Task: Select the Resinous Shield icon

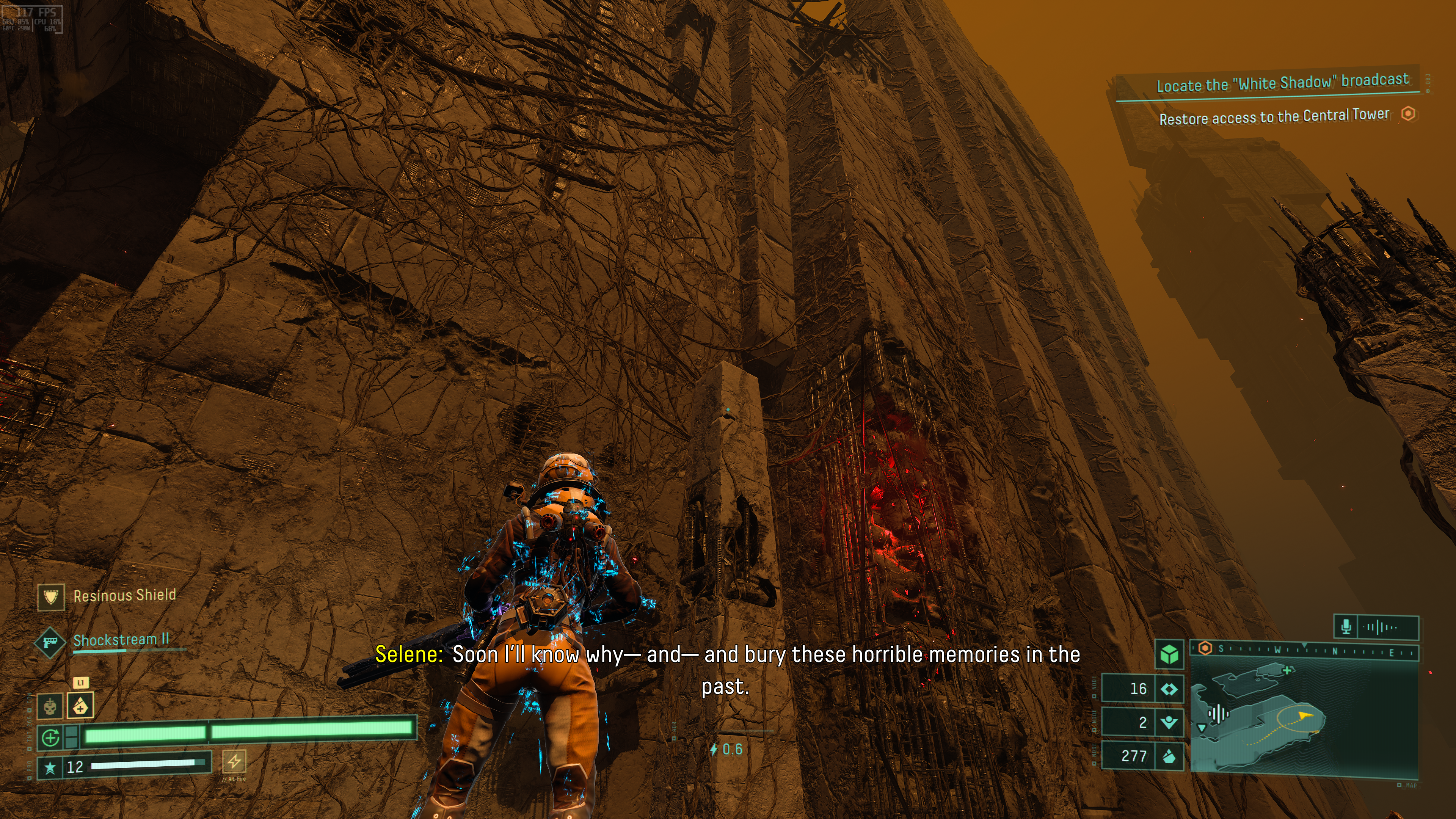Action: [x=51, y=597]
